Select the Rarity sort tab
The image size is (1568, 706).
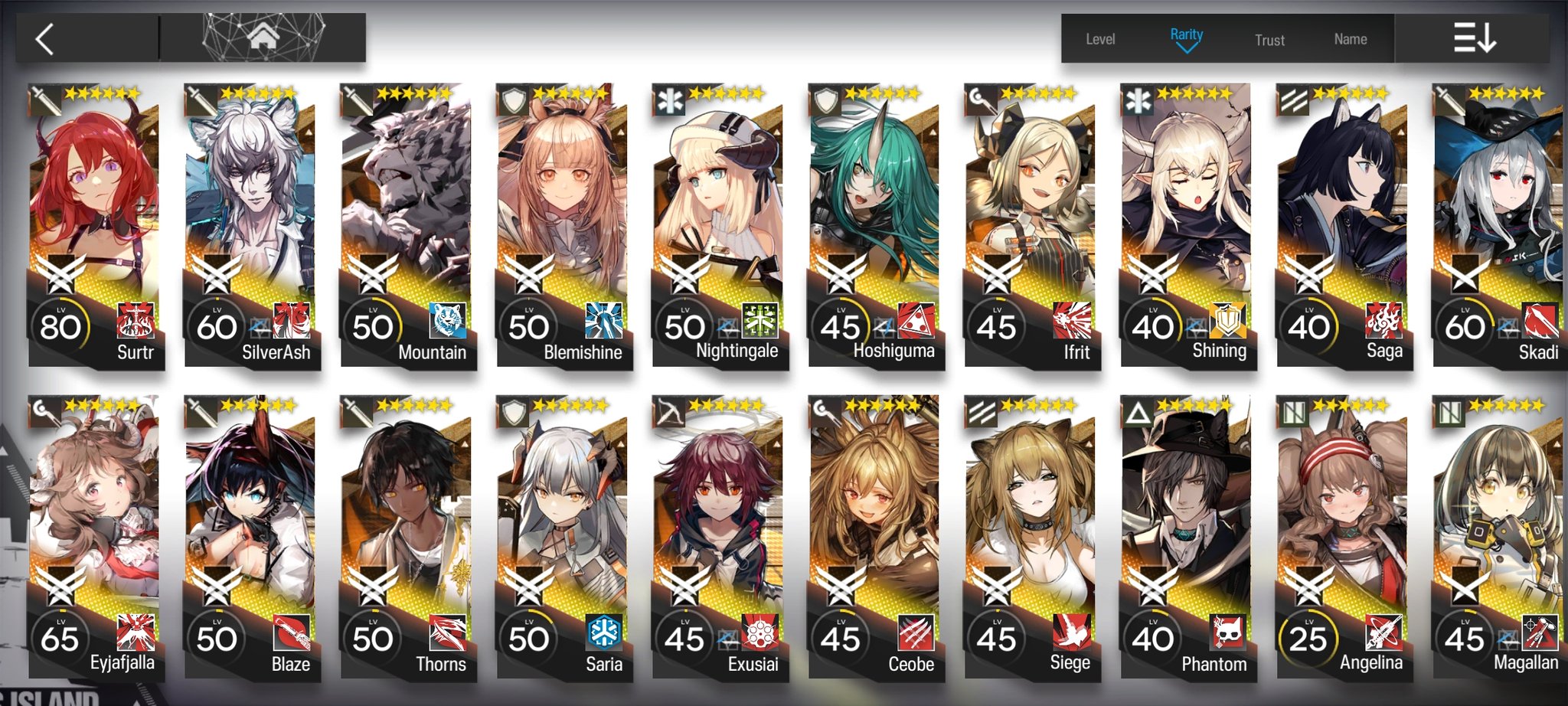click(1188, 34)
